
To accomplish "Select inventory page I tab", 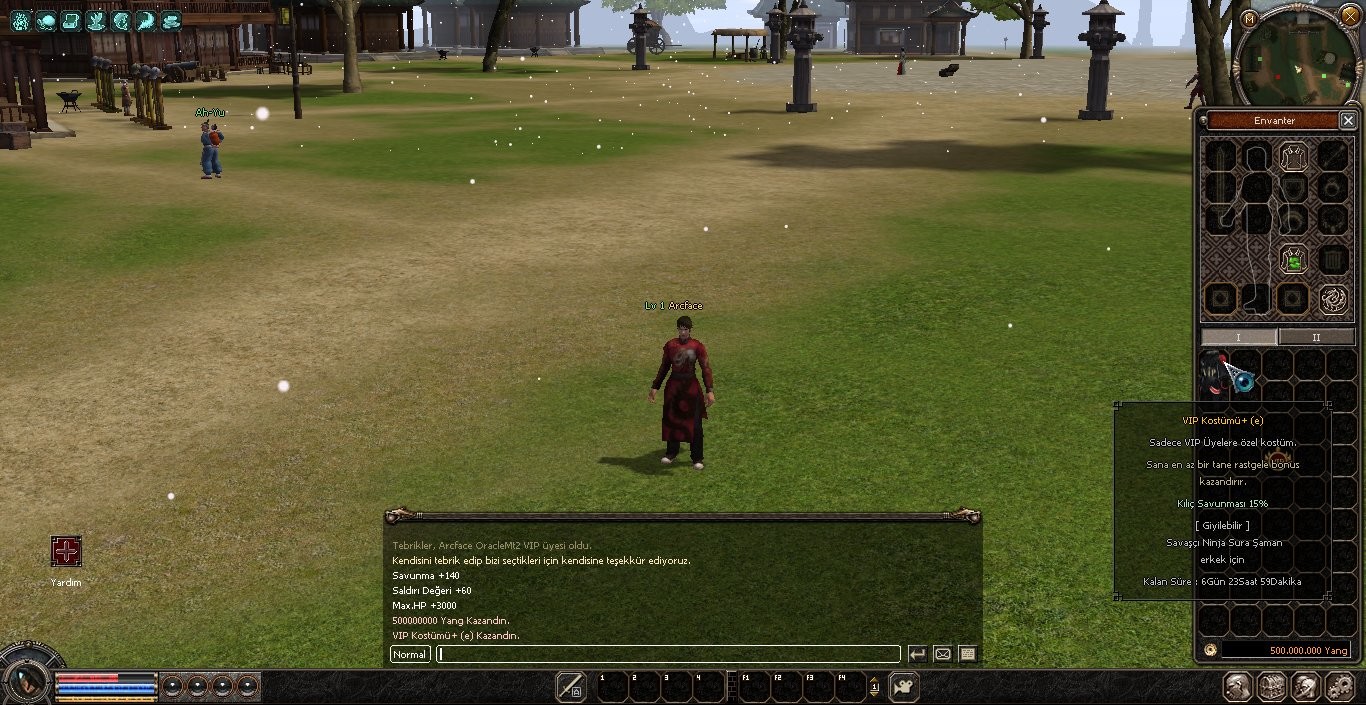I will click(1238, 337).
